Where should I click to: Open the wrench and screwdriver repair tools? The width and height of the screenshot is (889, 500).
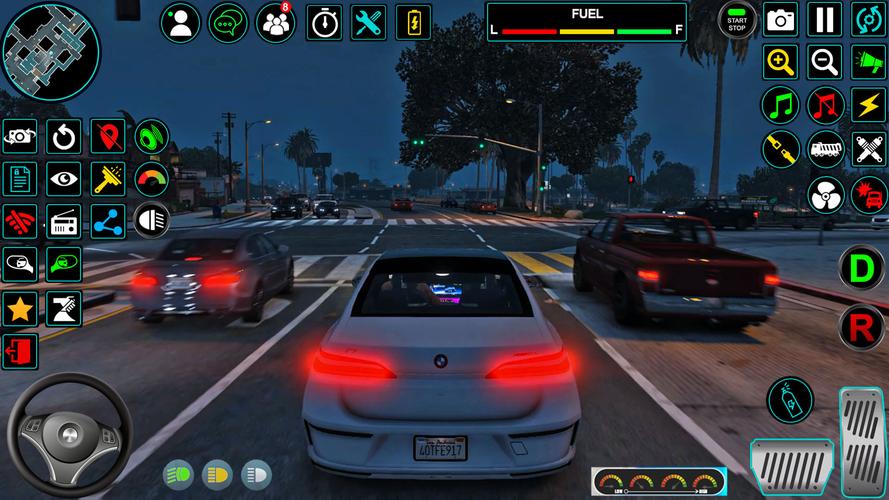coord(370,22)
